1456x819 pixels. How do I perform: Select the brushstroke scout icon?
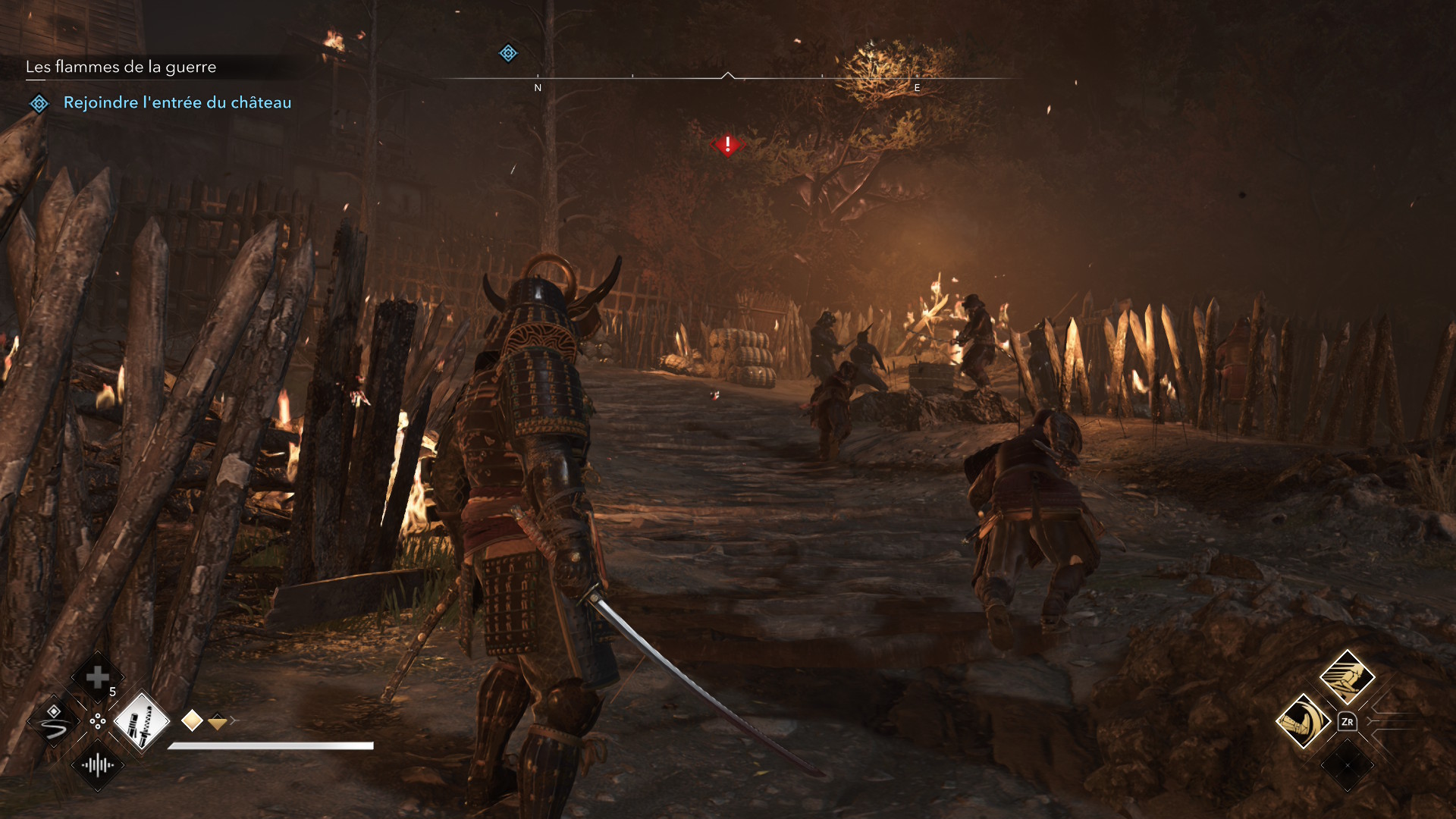click(54, 721)
